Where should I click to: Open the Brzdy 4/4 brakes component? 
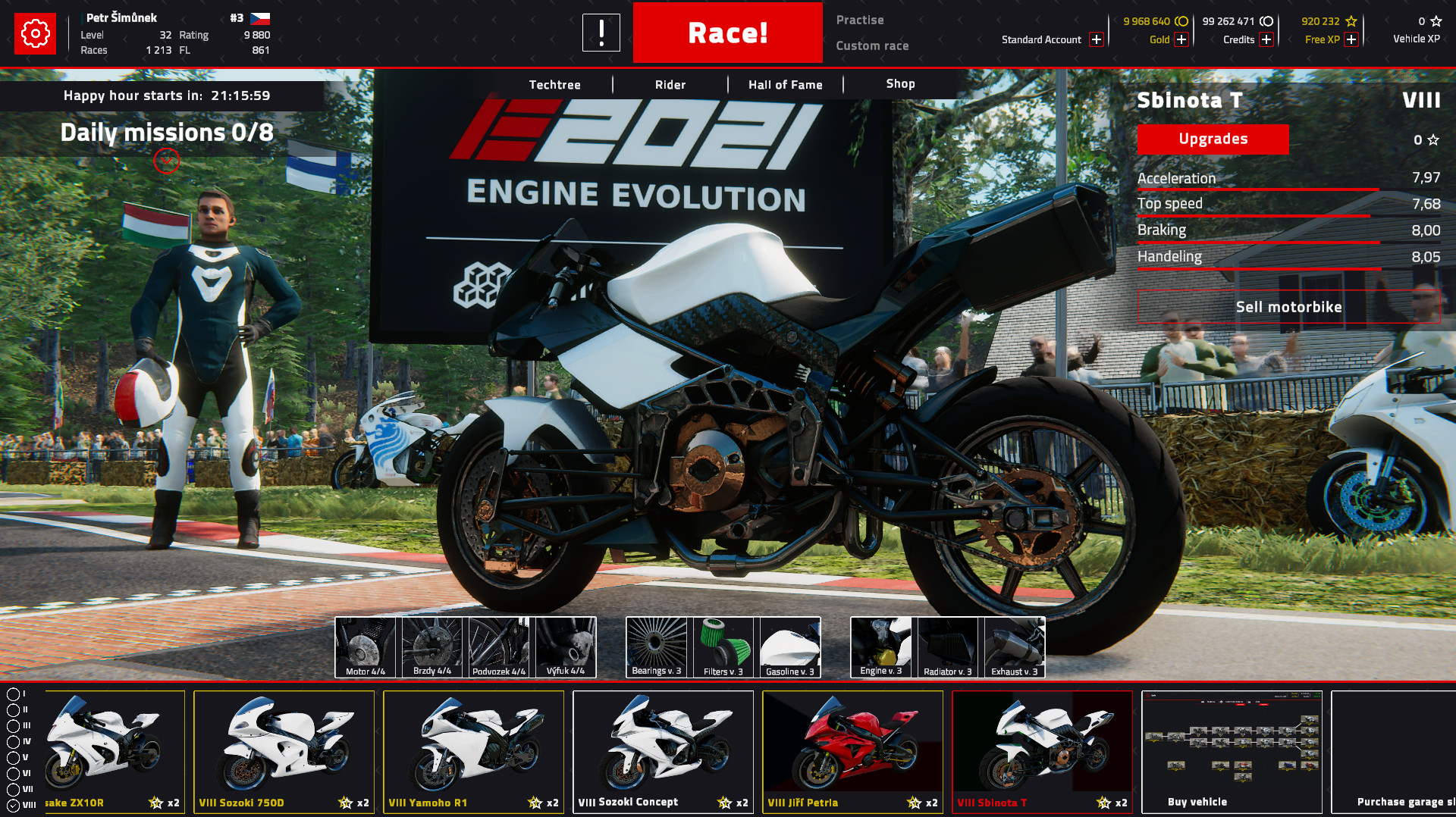coord(431,646)
